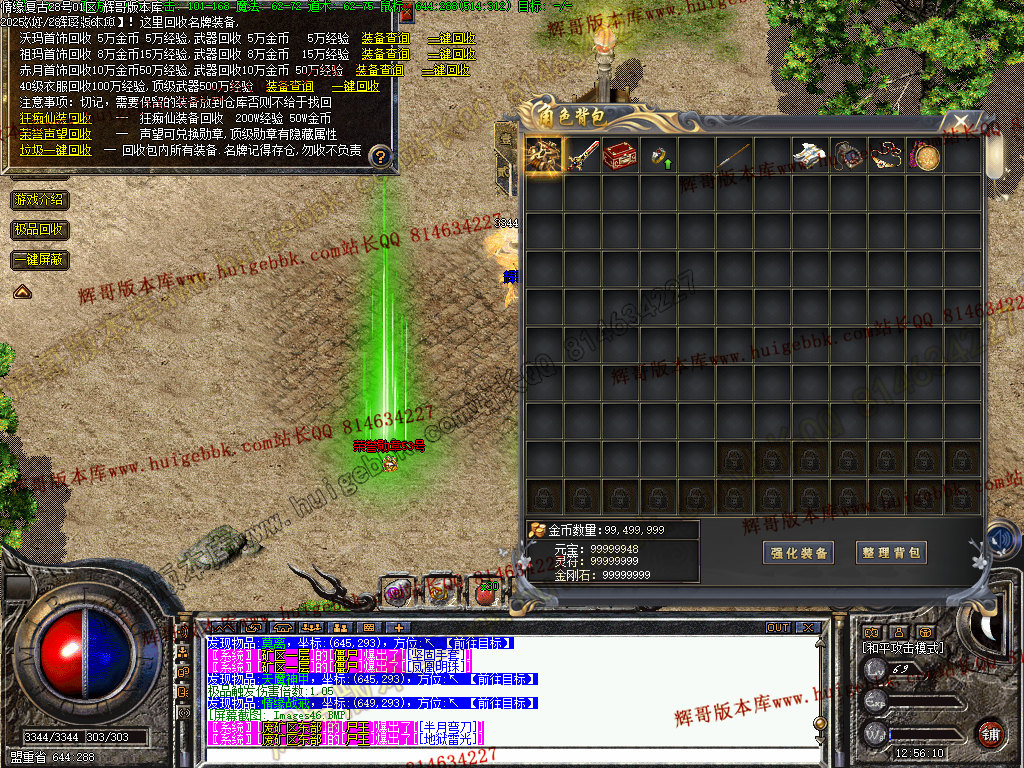Pick the ring with green arrow
This screenshot has width=1024, height=768.
click(x=658, y=156)
